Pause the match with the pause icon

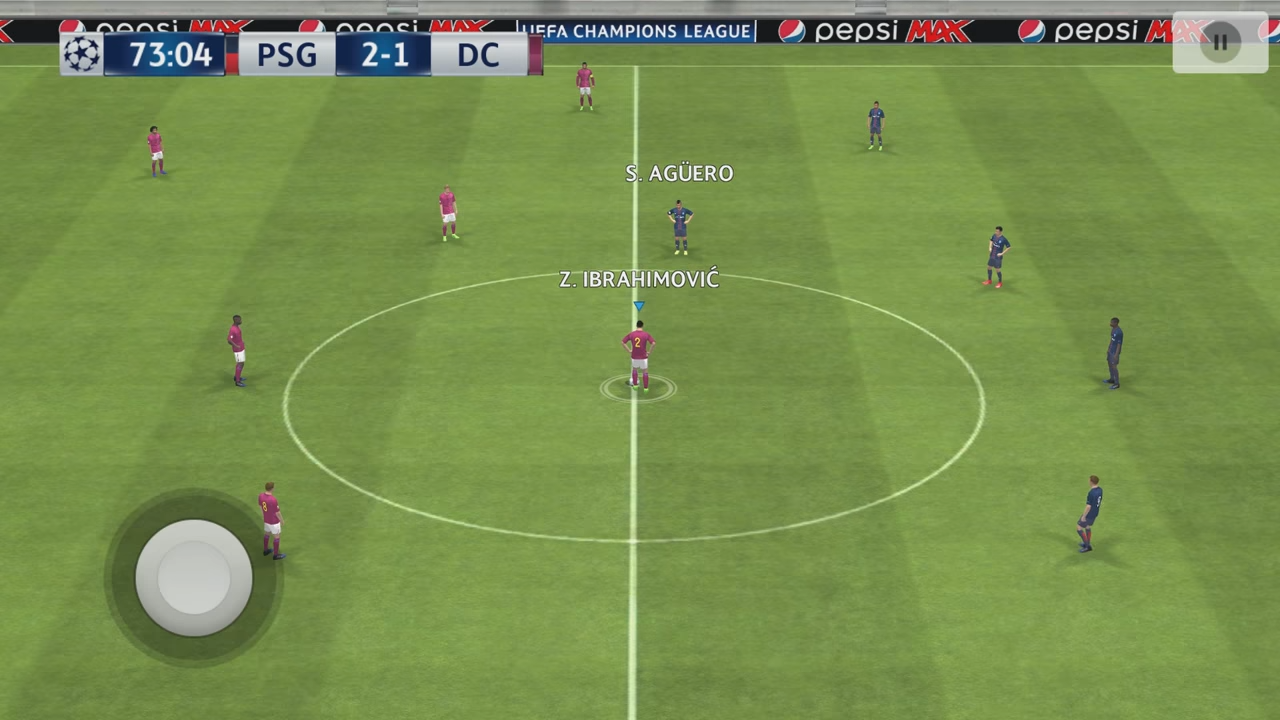(x=1219, y=42)
